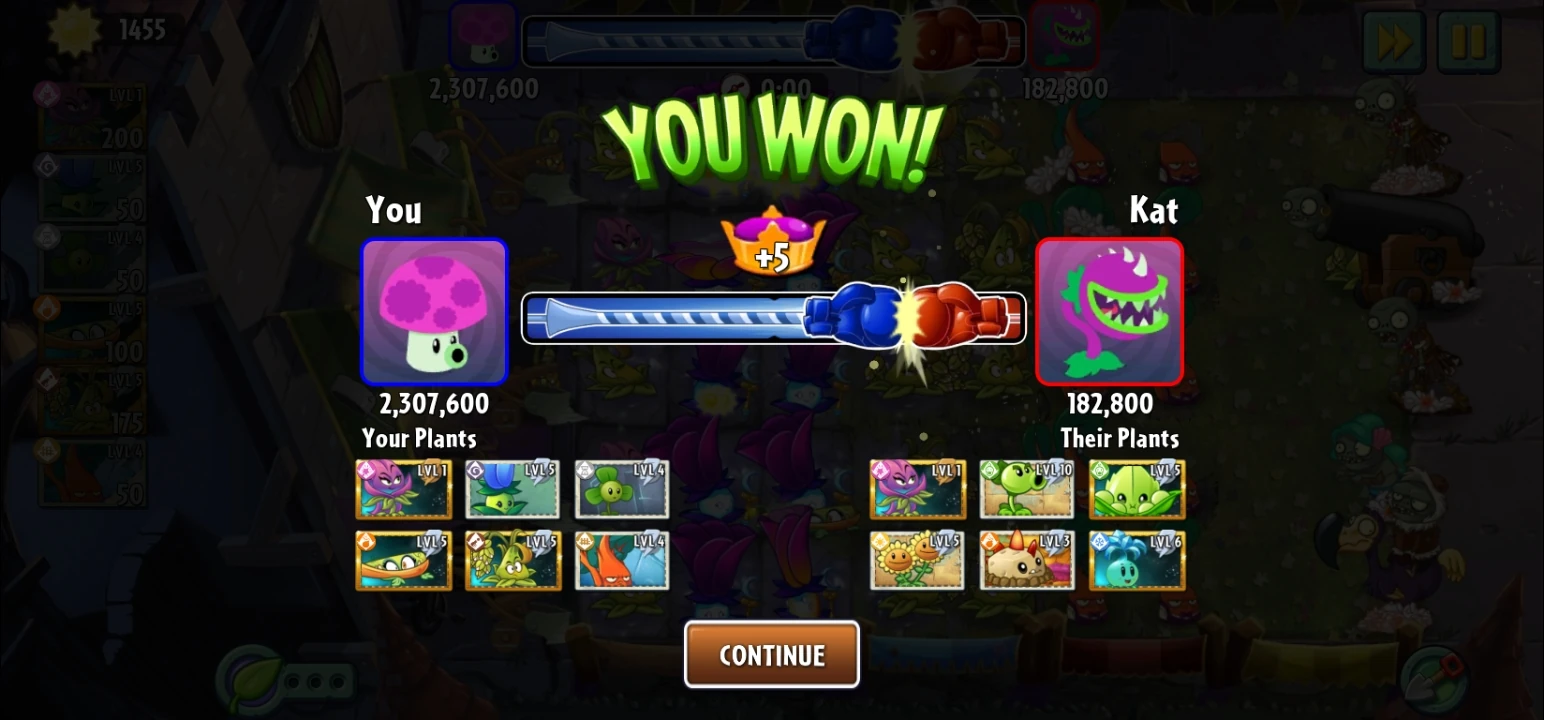Tap the YOU WON! banner text
1544x720 pixels.
[x=772, y=133]
